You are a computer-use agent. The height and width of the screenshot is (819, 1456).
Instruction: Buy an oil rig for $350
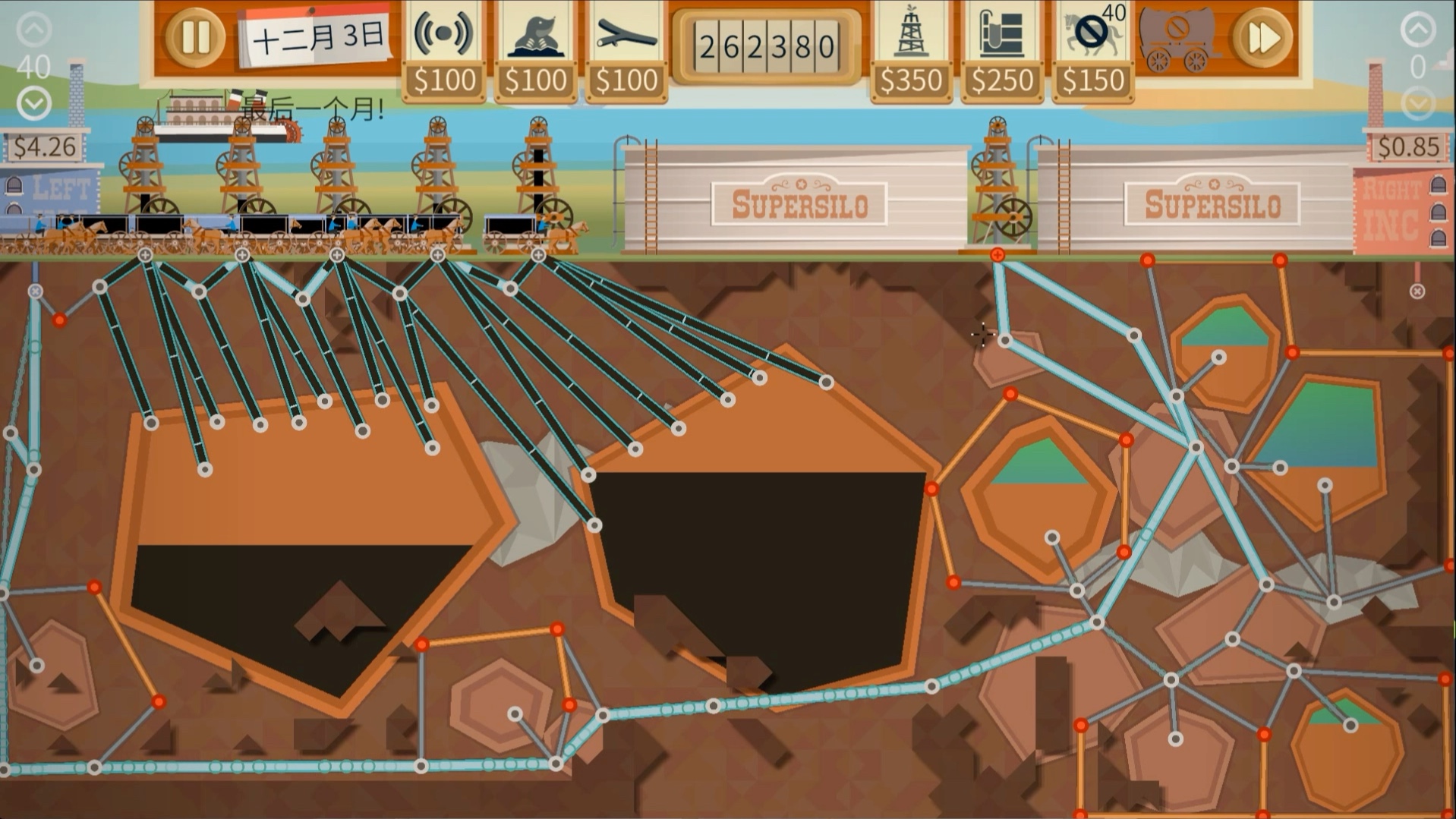(x=910, y=51)
